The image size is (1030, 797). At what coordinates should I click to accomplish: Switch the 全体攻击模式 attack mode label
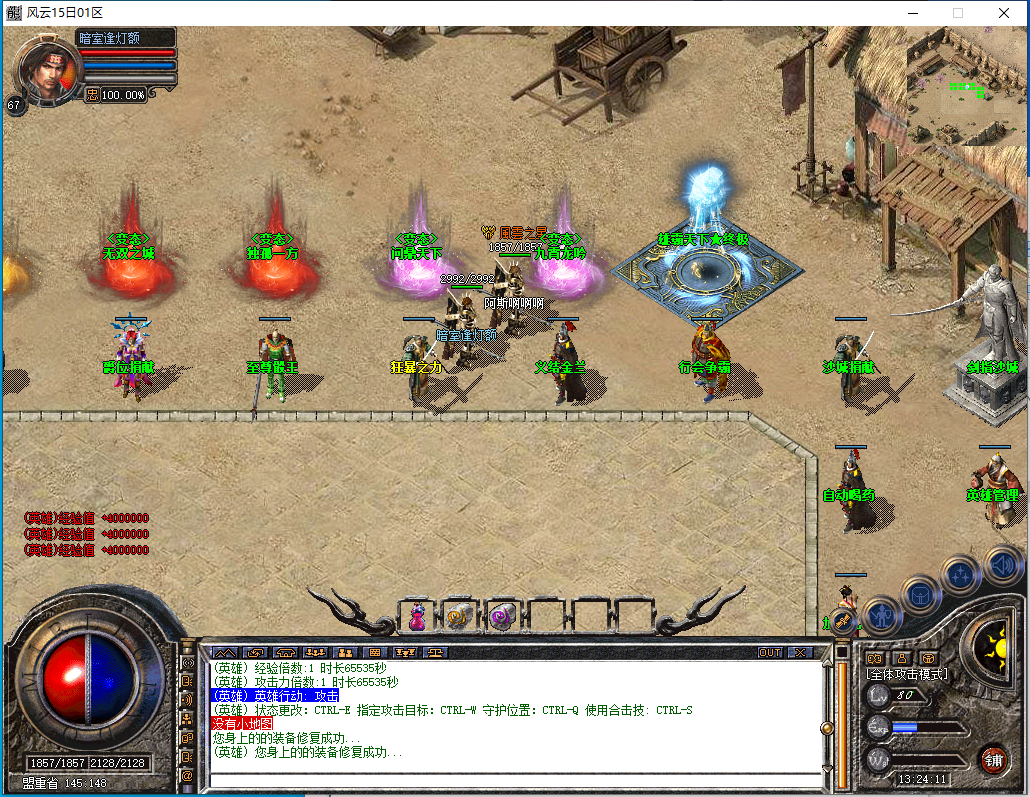click(x=907, y=675)
